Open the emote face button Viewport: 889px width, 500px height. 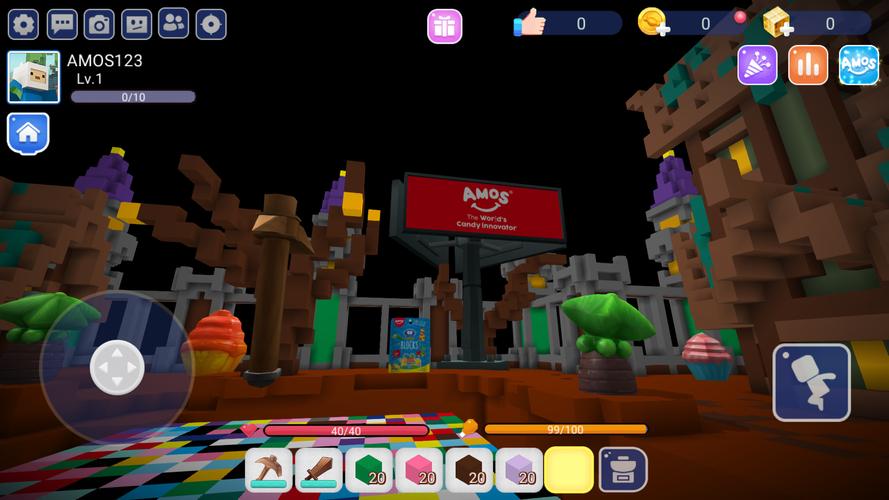click(136, 24)
